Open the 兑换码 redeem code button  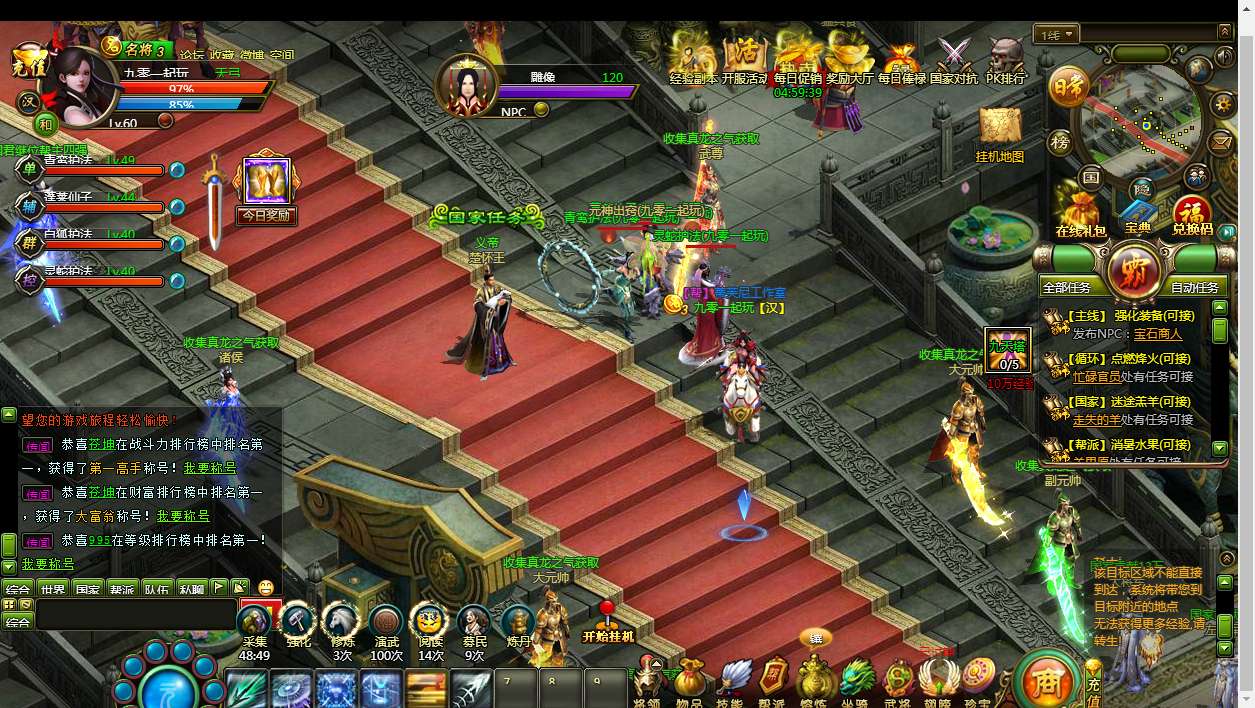click(x=1192, y=214)
